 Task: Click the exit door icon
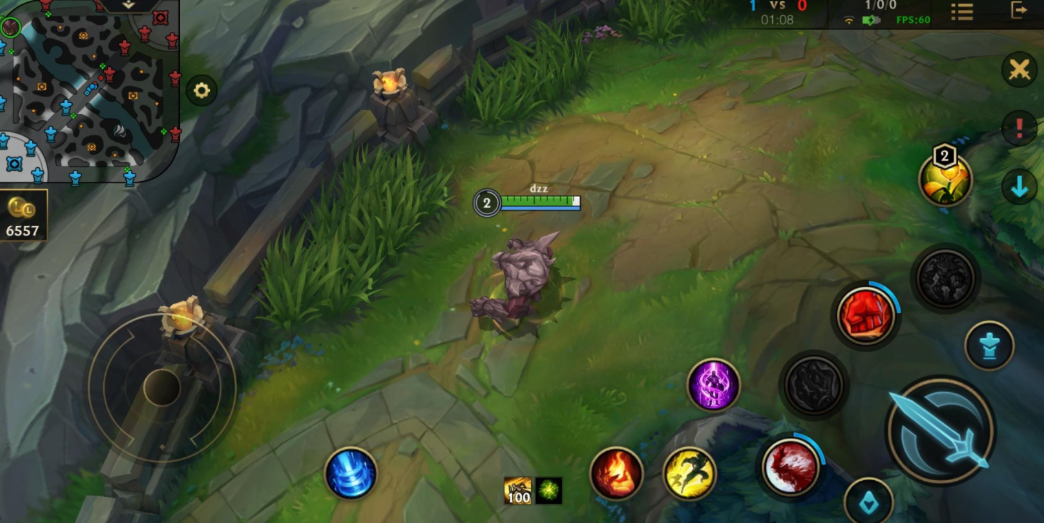[1019, 11]
